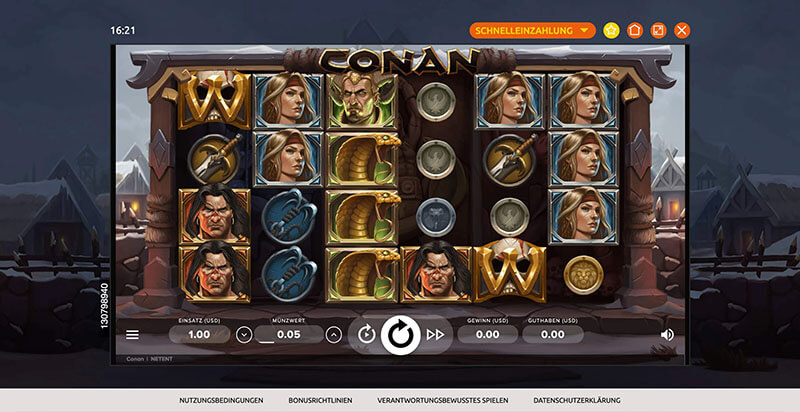This screenshot has width=800, height=412.
Task: Mark the game as favorite with the star
Action: [611, 30]
